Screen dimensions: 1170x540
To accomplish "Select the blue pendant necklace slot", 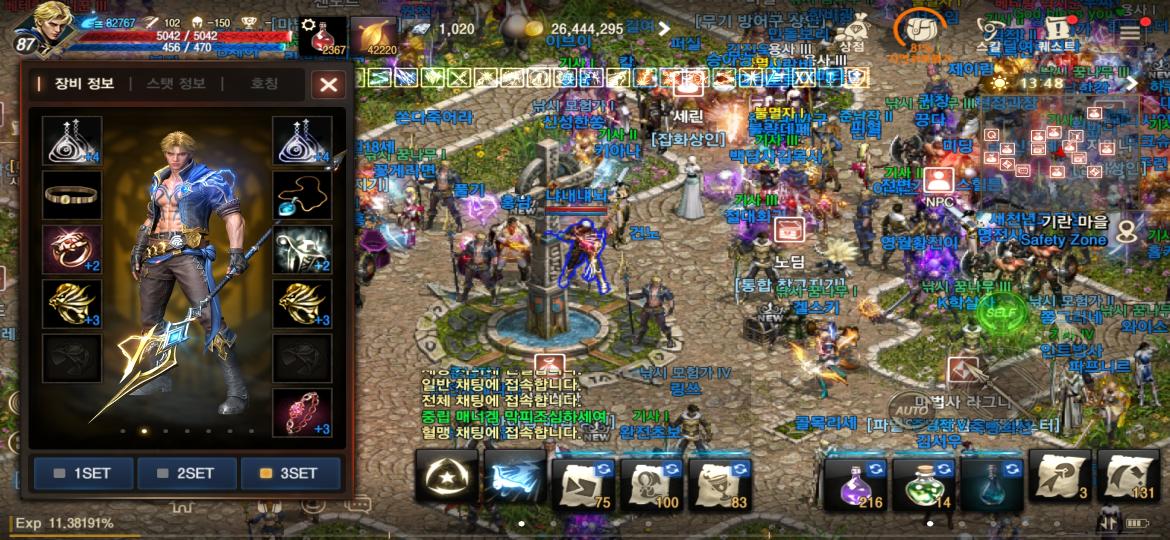I will (302, 194).
